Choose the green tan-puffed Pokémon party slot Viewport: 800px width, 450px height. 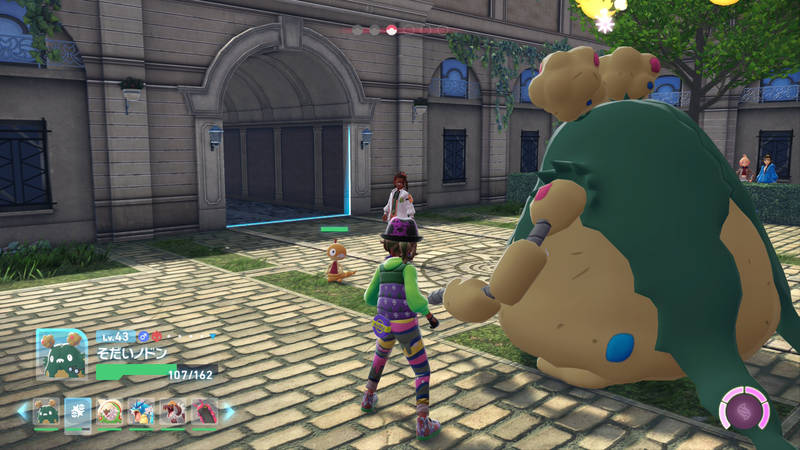coord(47,412)
